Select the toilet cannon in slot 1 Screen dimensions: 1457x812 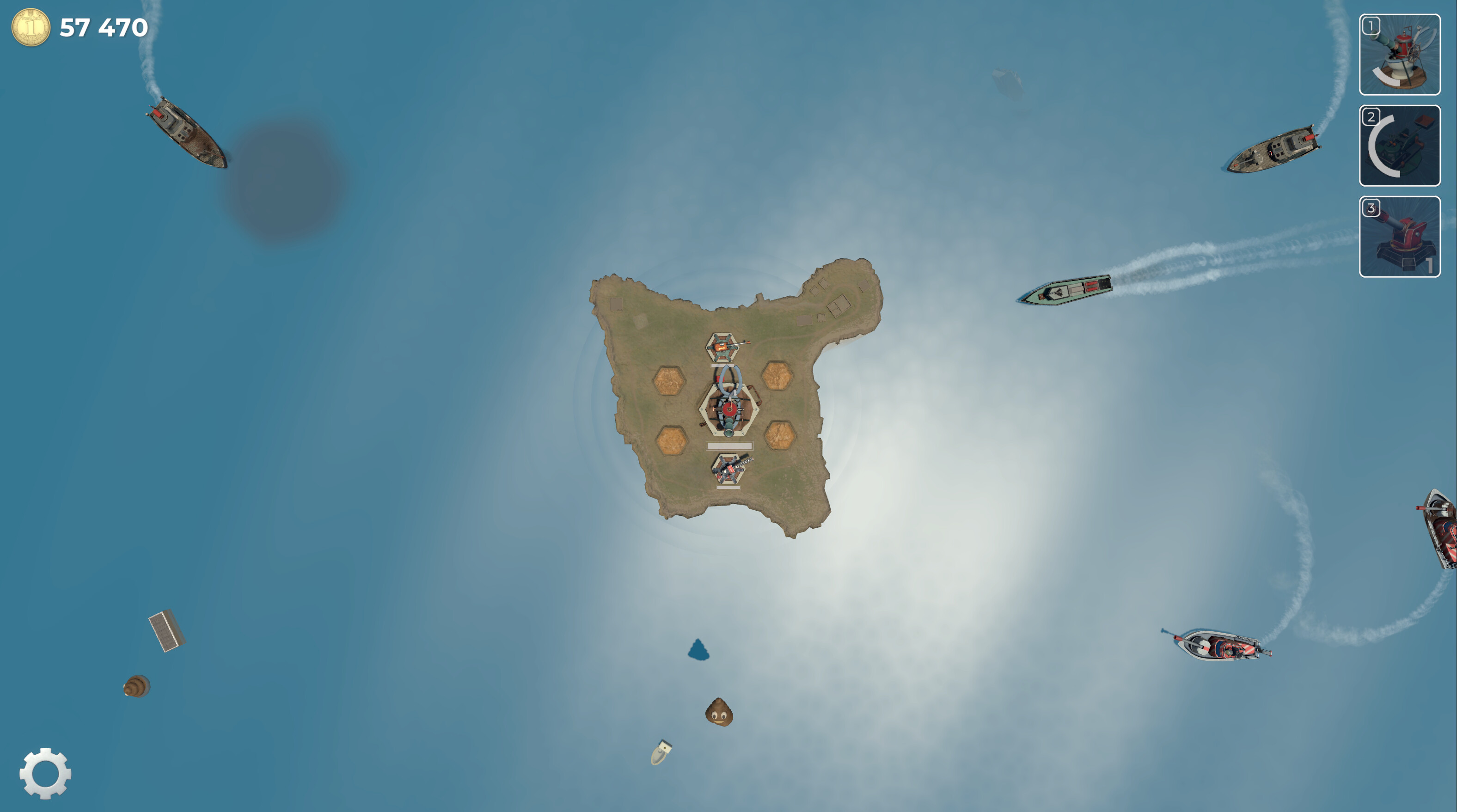[x=1399, y=54]
